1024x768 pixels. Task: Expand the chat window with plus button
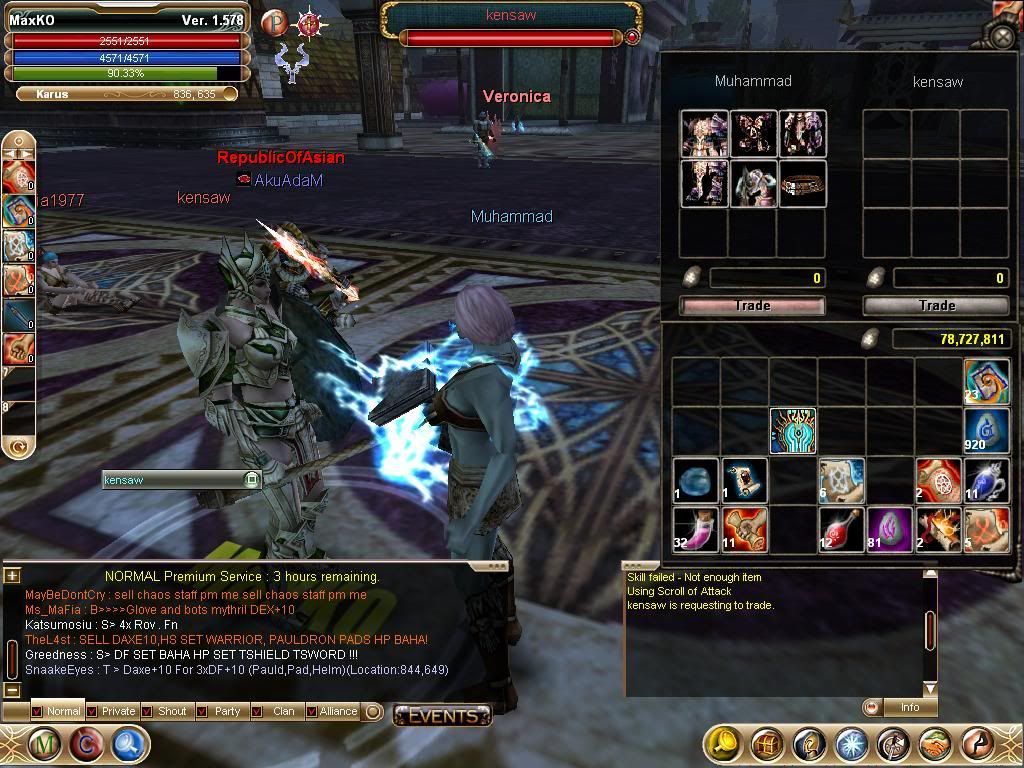pos(12,575)
